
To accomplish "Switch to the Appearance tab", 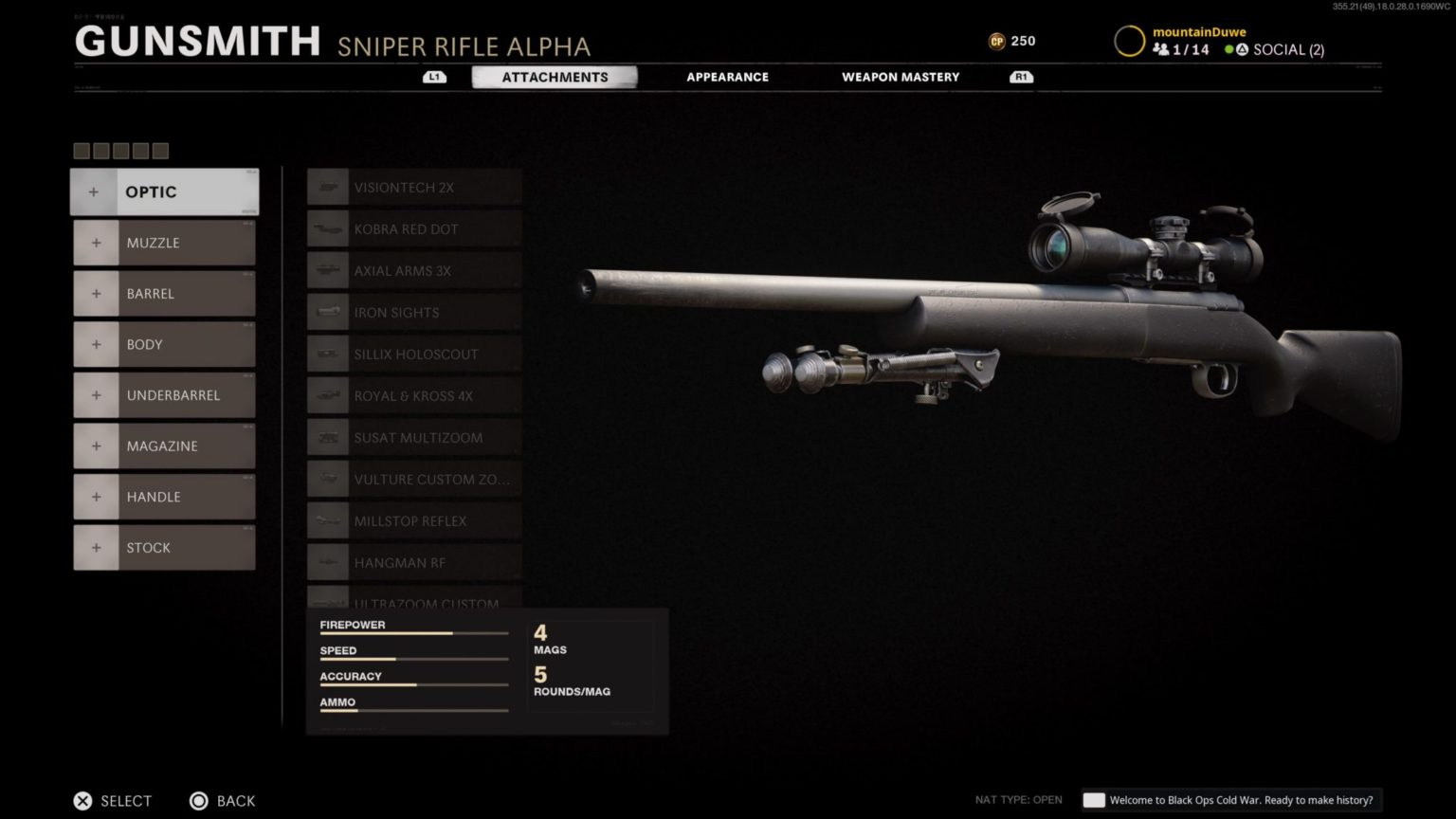I will click(x=727, y=77).
